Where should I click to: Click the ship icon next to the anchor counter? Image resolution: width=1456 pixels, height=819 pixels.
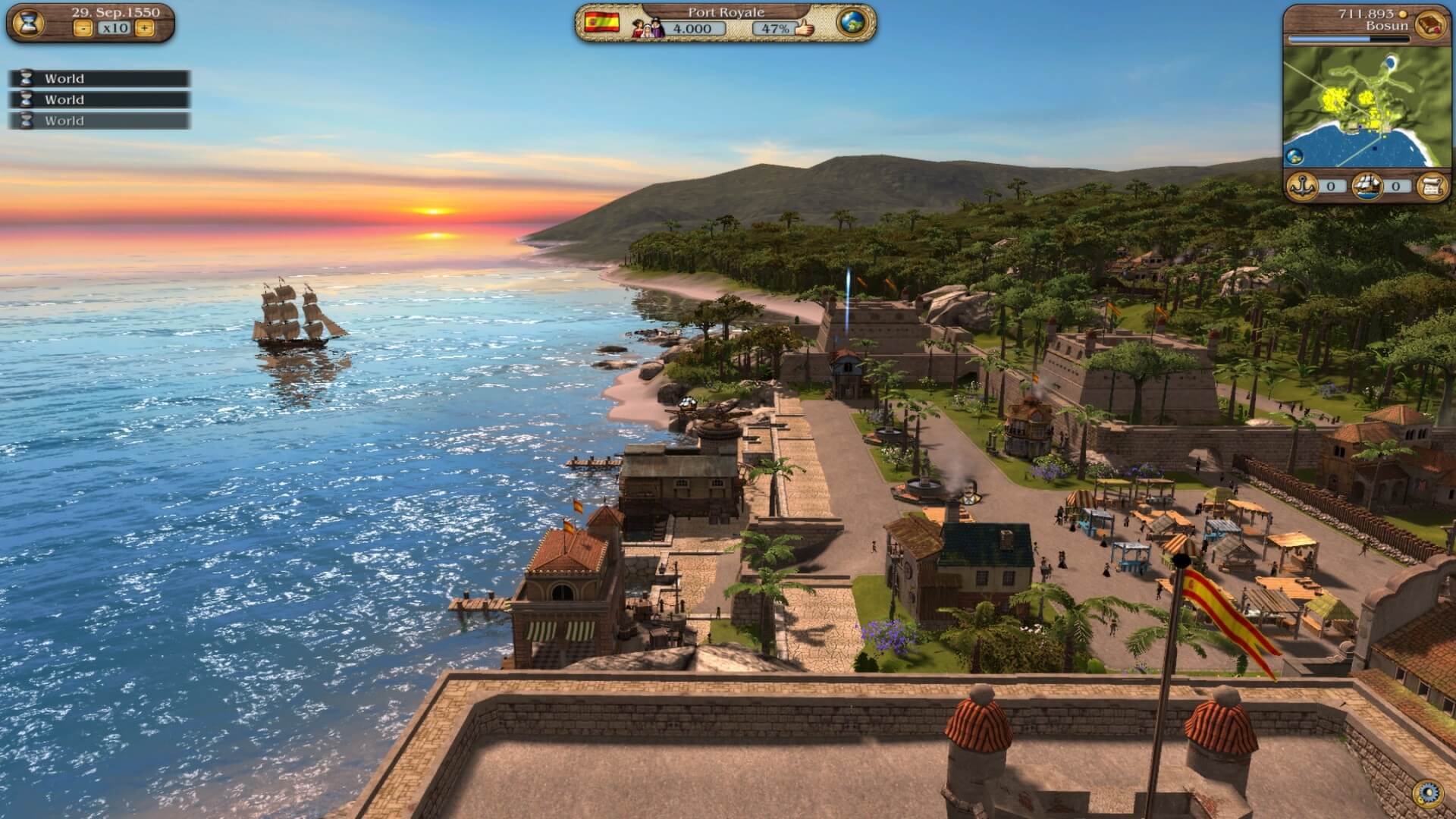click(1367, 184)
